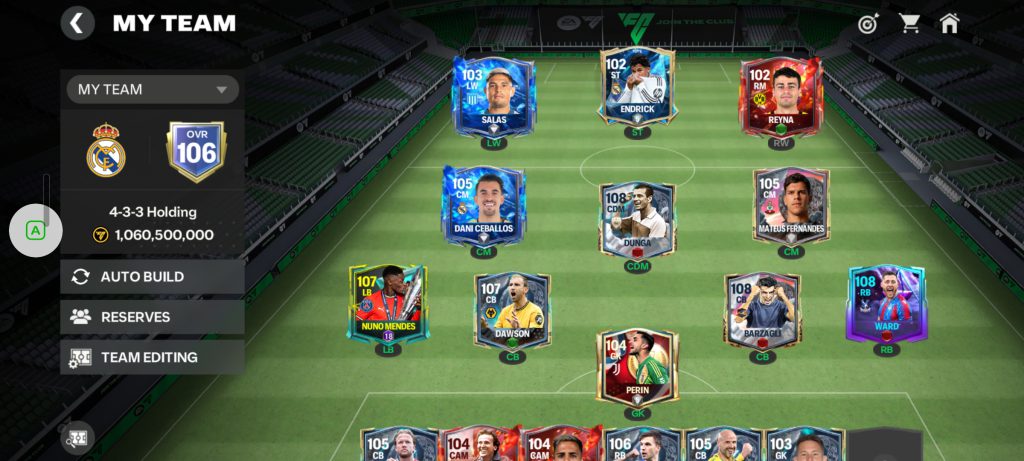The width and height of the screenshot is (1024, 461).
Task: Return to the home screen
Action: coord(949,23)
